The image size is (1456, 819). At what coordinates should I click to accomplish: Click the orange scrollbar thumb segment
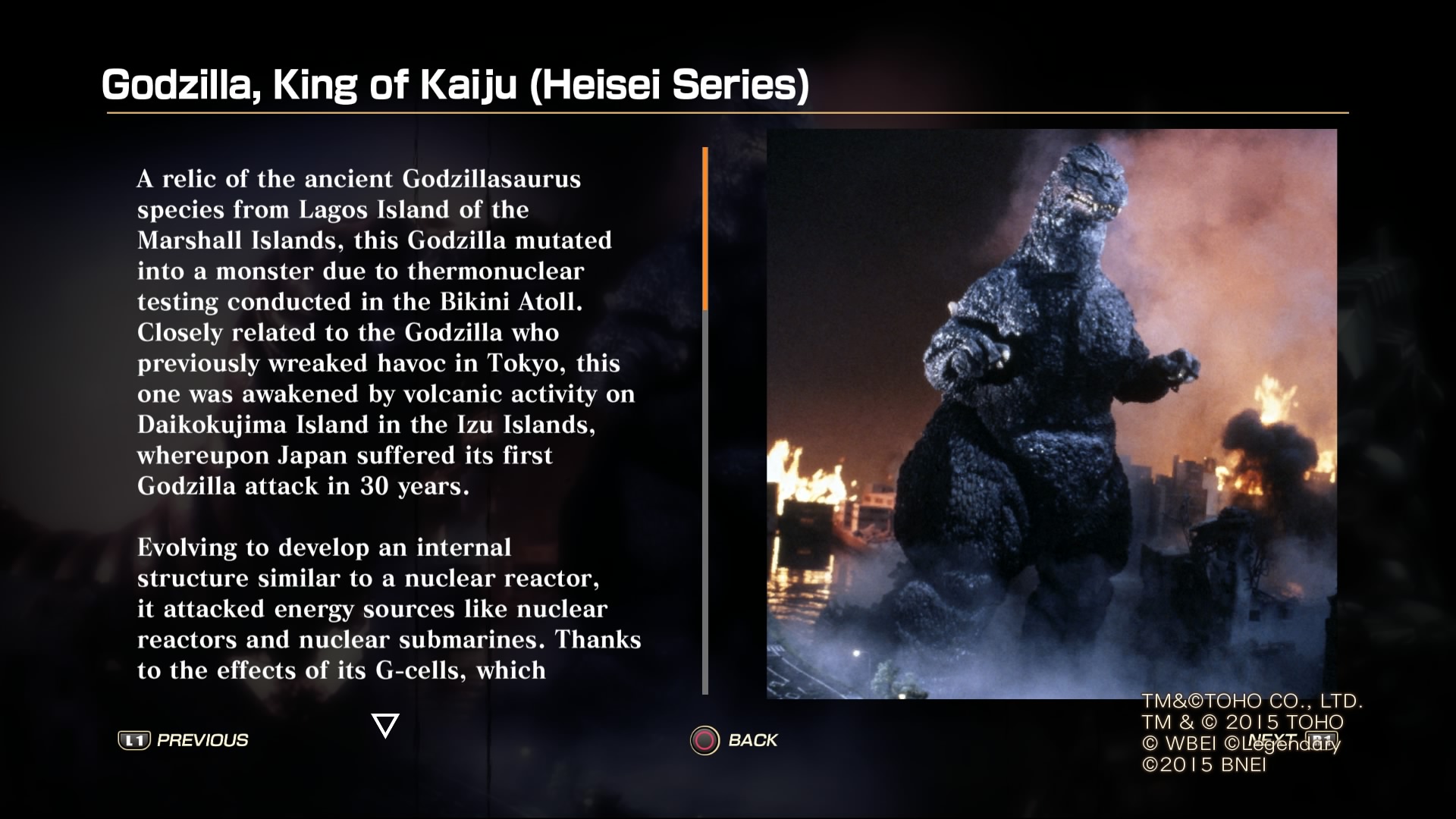[x=707, y=227]
